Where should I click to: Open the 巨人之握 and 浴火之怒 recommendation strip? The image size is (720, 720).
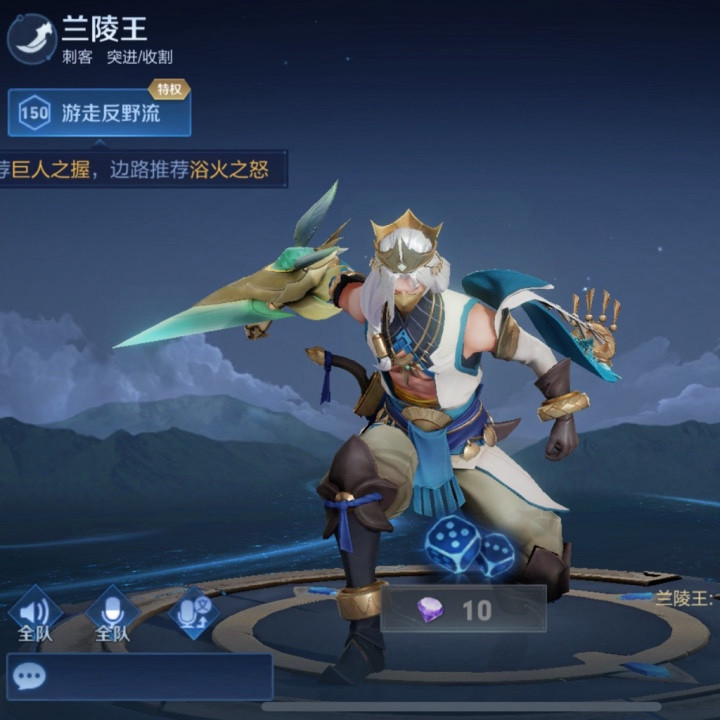140,169
